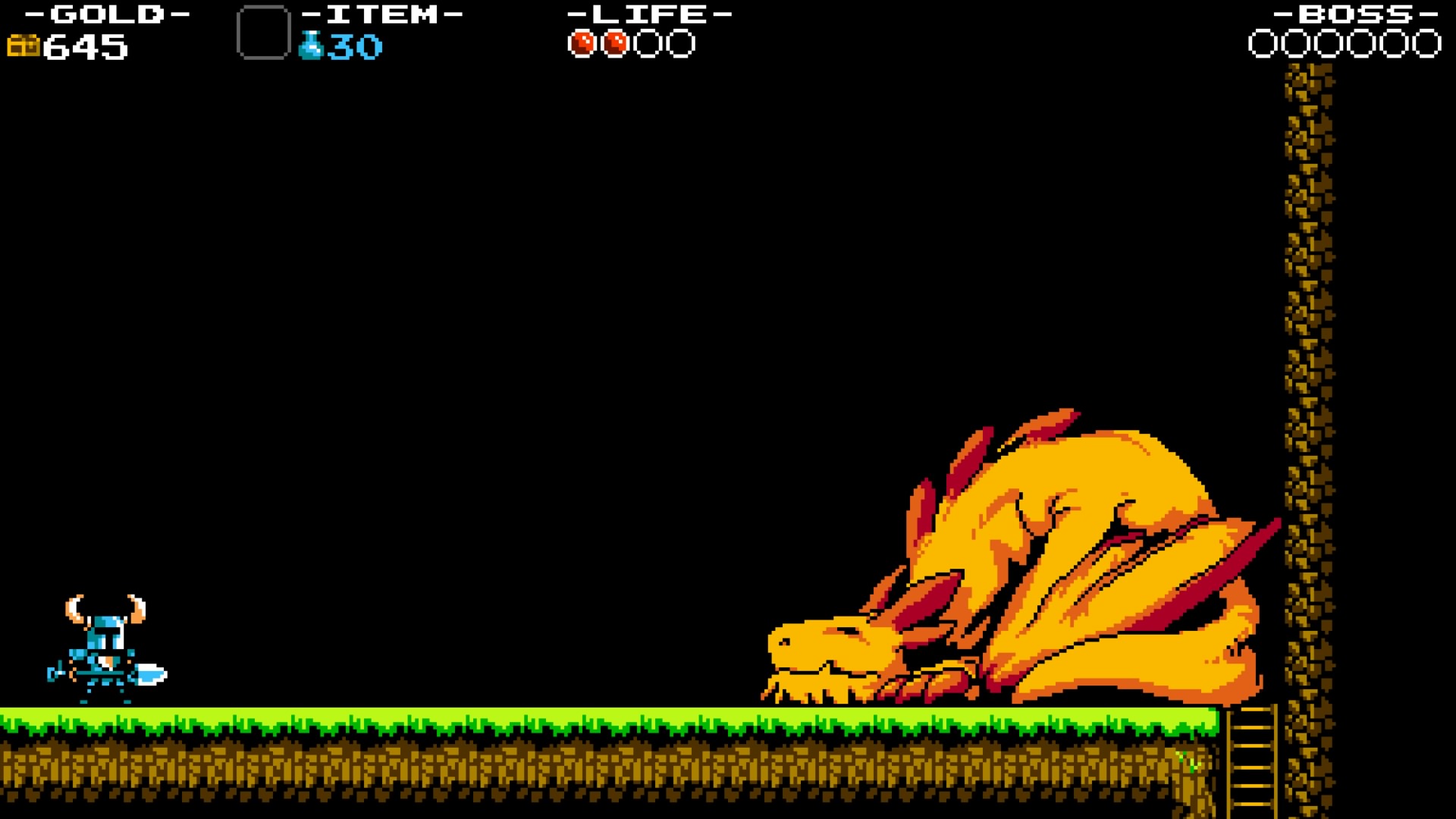This screenshot has width=1456, height=819.
Task: Click the second filled life orb
Action: [617, 43]
